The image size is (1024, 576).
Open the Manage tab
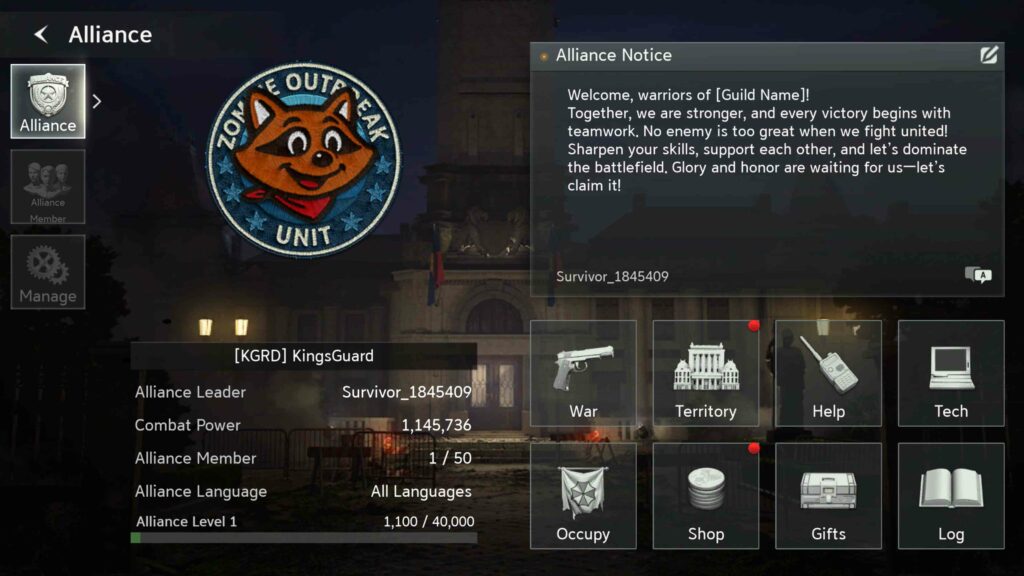tap(48, 272)
